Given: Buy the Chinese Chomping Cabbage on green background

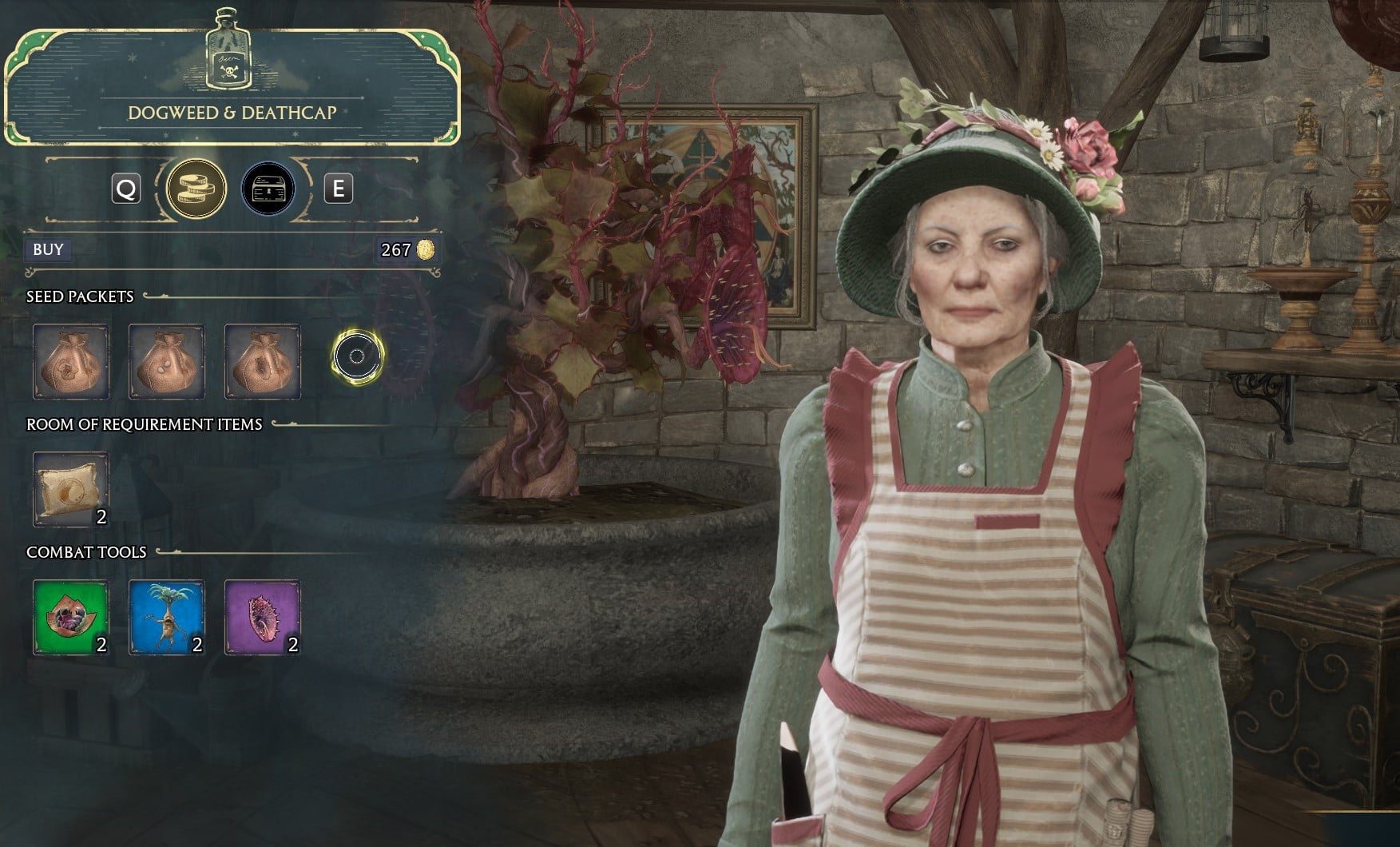Looking at the screenshot, I should 70,617.
